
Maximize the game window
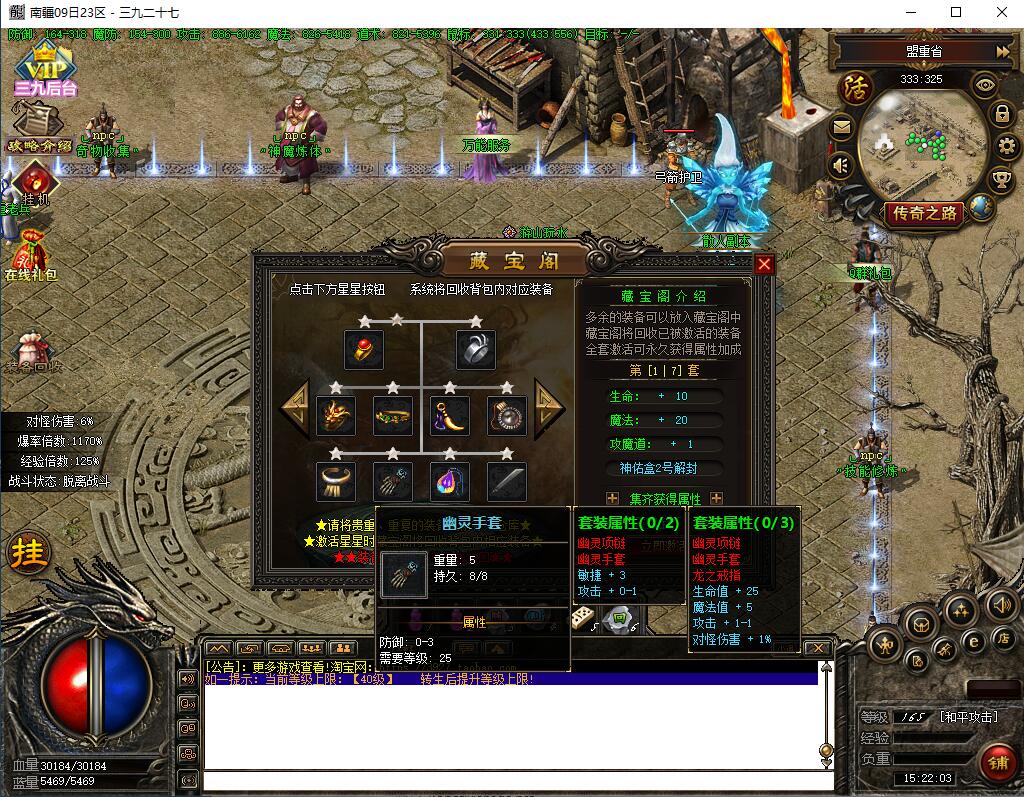pos(955,12)
